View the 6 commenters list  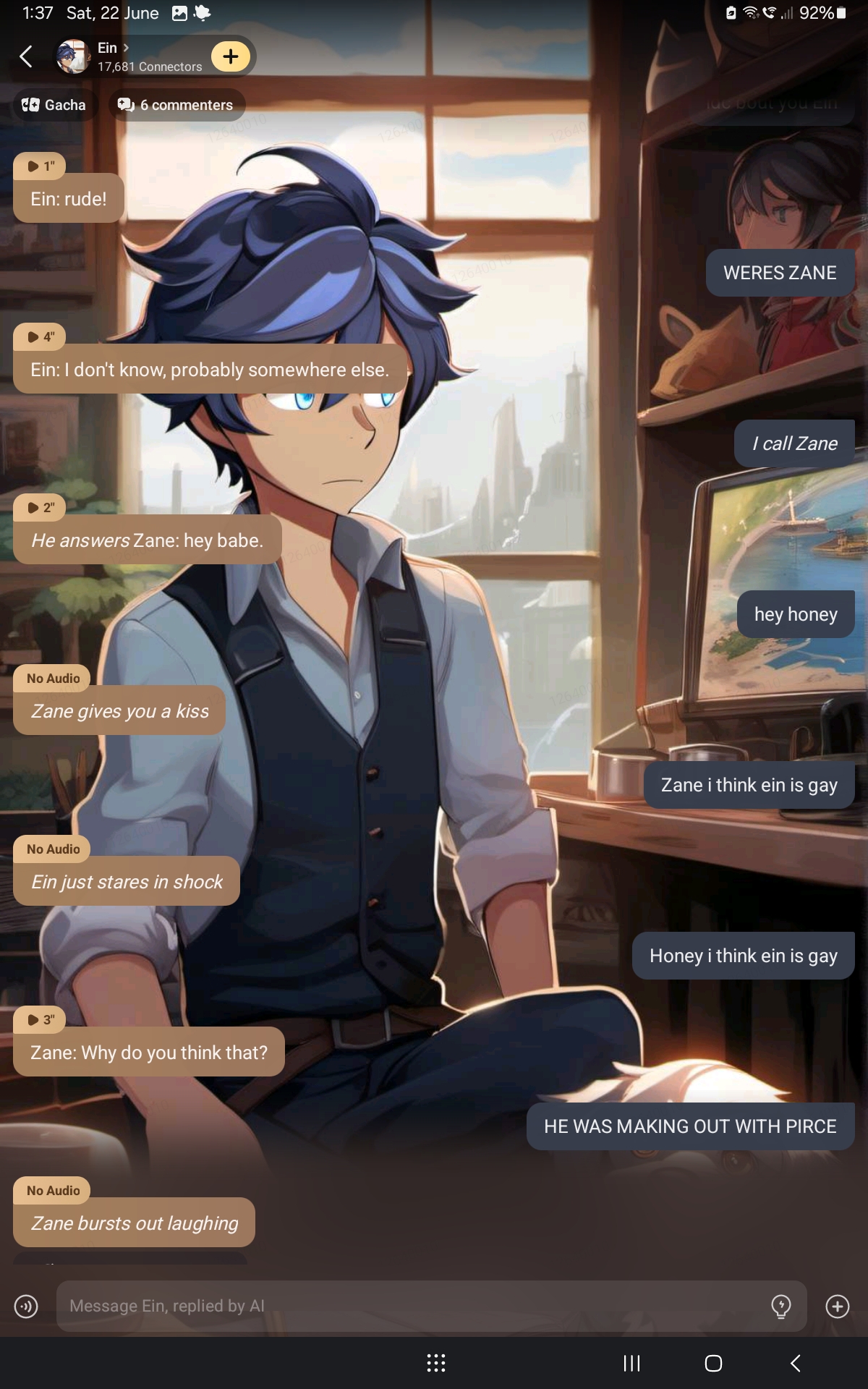[x=176, y=105]
